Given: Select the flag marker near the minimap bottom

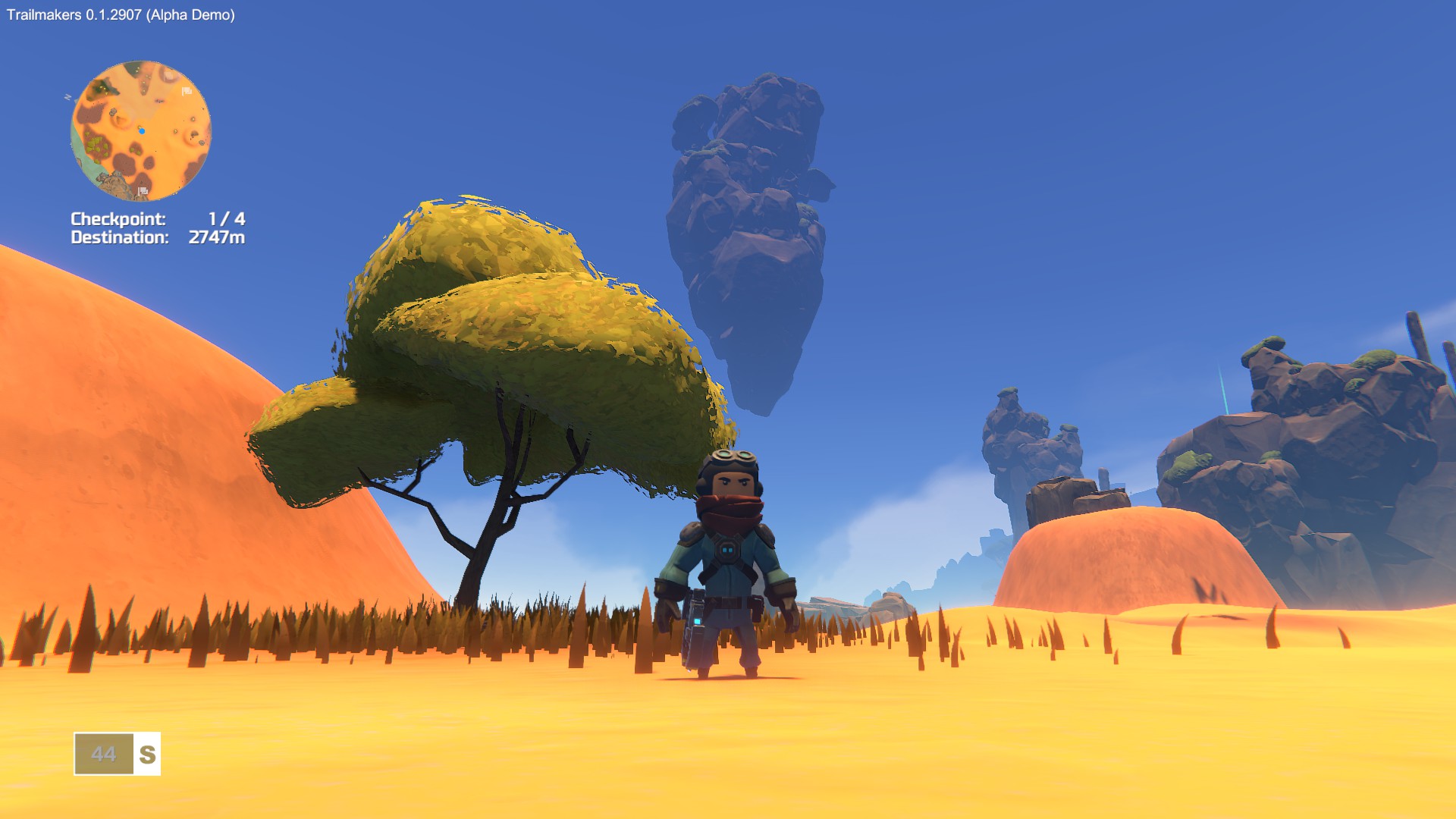Looking at the screenshot, I should pos(143,191).
